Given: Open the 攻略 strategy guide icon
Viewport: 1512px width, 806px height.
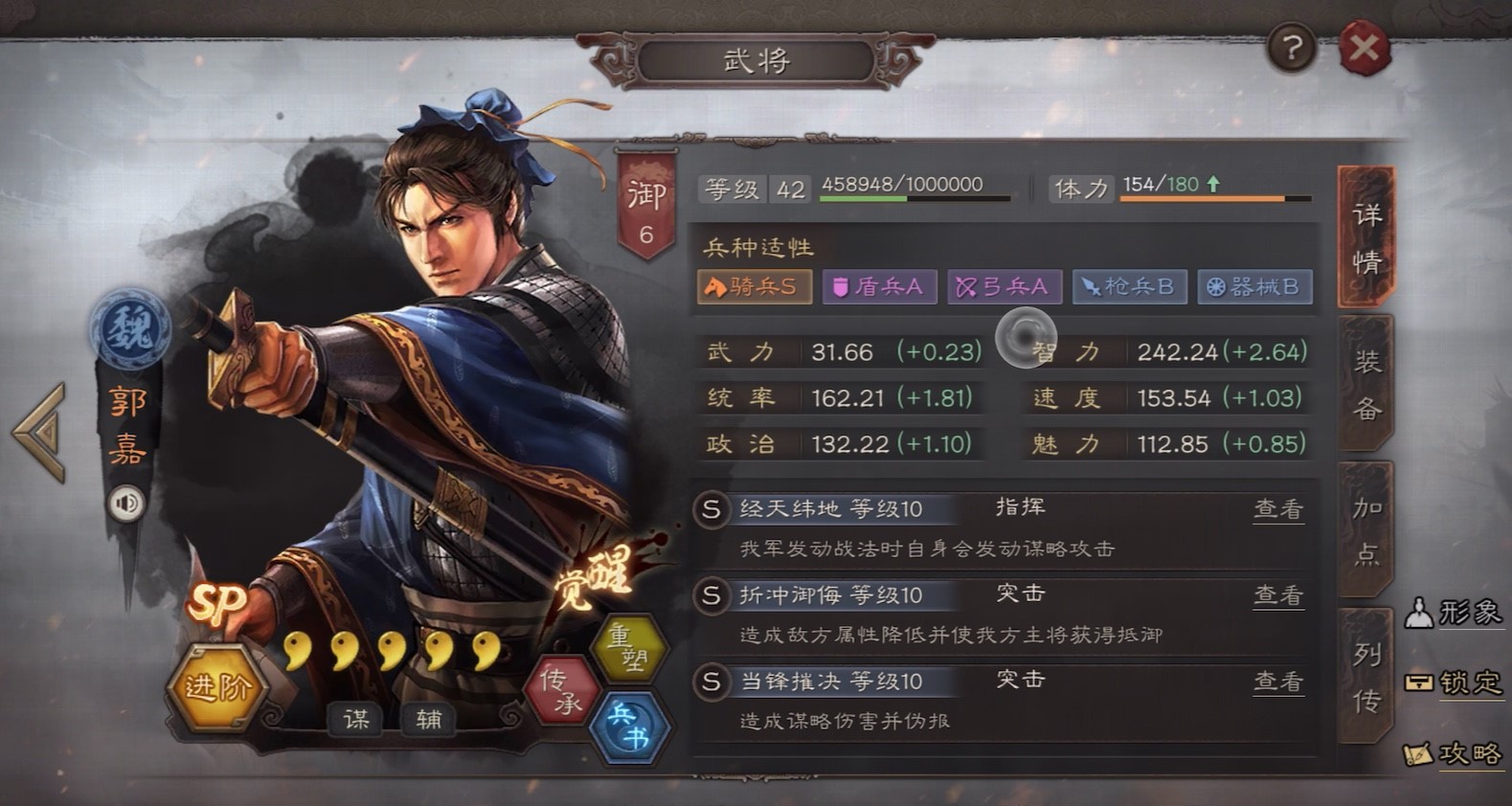Looking at the screenshot, I should [1455, 755].
